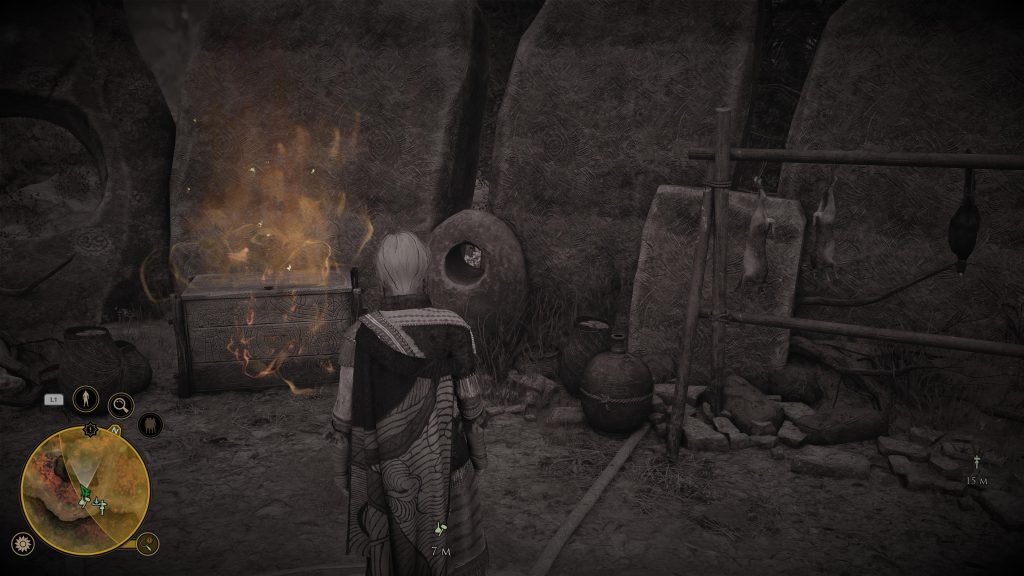Screen dimensions: 1024x576
Task: Click the torch icon below the minimap
Action: [x=148, y=544]
